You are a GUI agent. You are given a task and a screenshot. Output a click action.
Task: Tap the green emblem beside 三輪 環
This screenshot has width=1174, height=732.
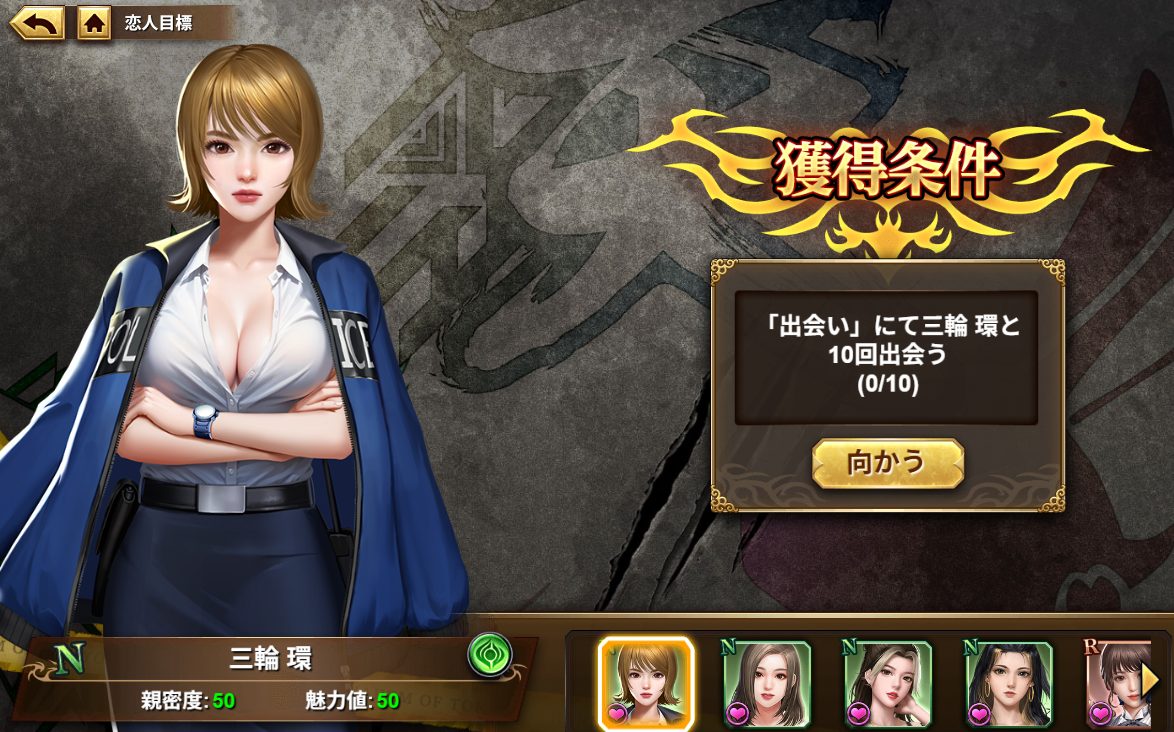(x=490, y=656)
